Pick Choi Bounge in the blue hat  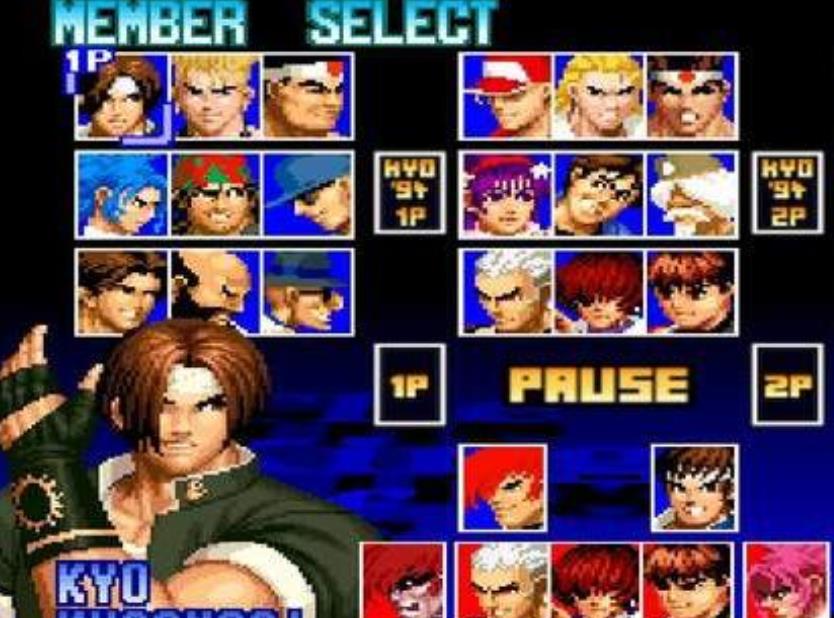point(306,291)
